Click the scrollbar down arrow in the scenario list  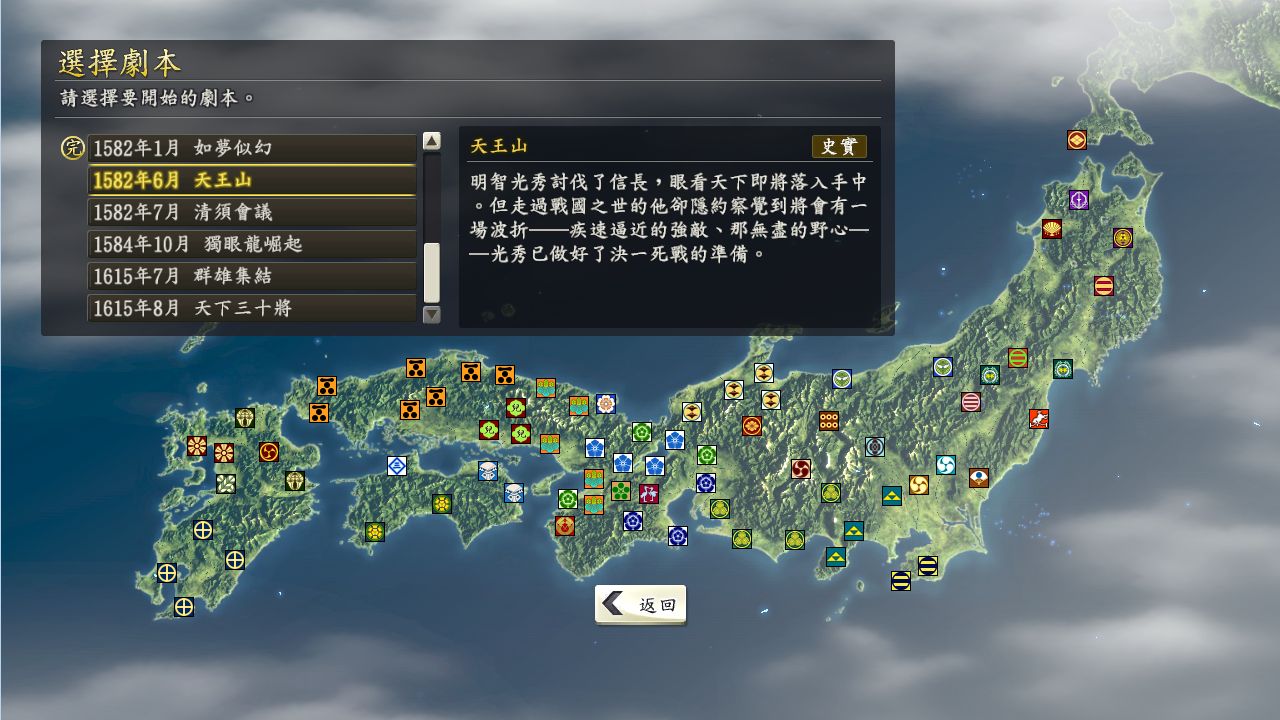tap(432, 313)
